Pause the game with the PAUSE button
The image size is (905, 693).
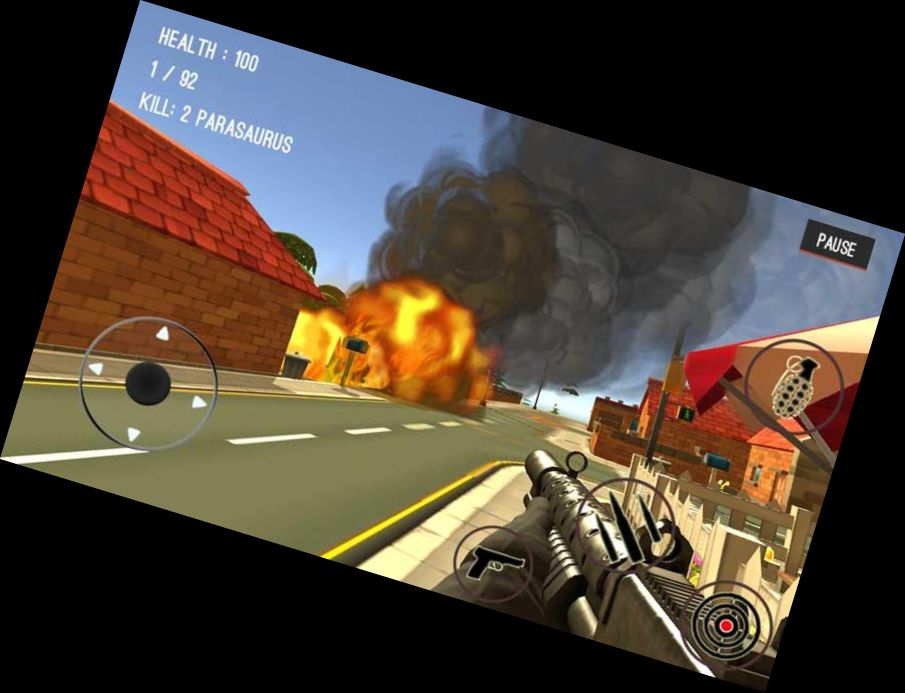836,245
